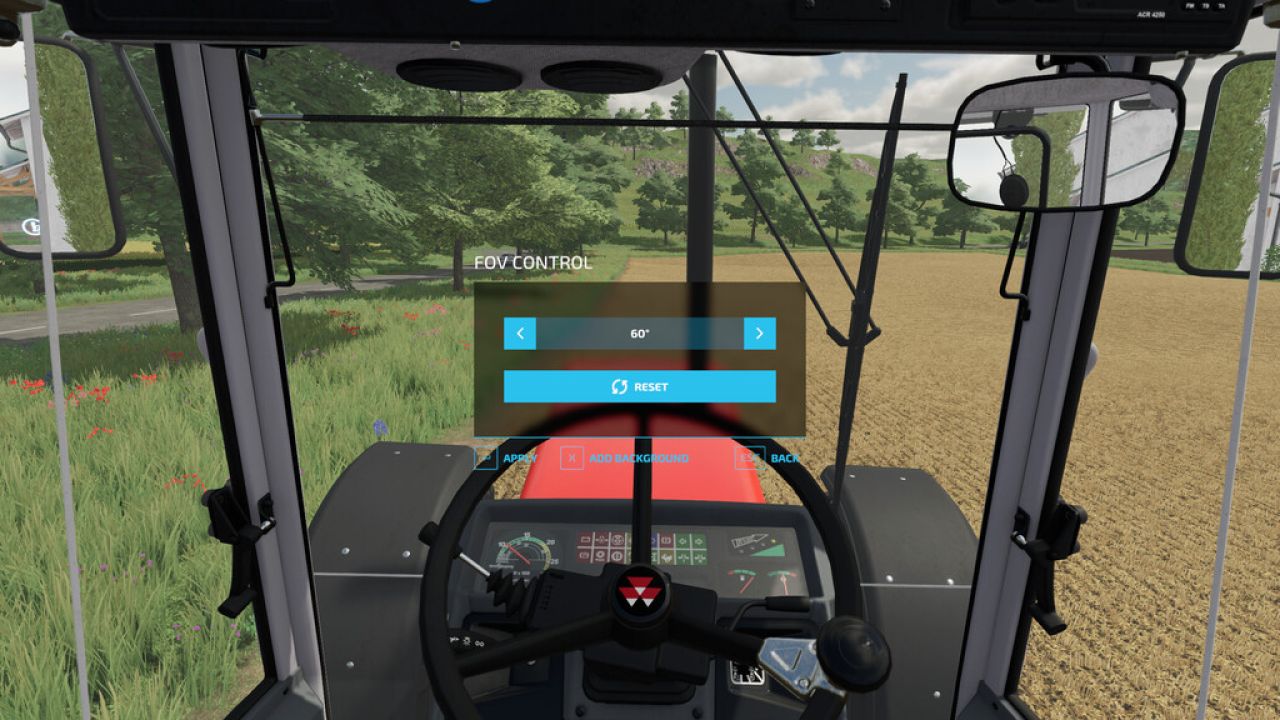
Task: Click the key prompt icon before APPLY
Action: [485, 457]
